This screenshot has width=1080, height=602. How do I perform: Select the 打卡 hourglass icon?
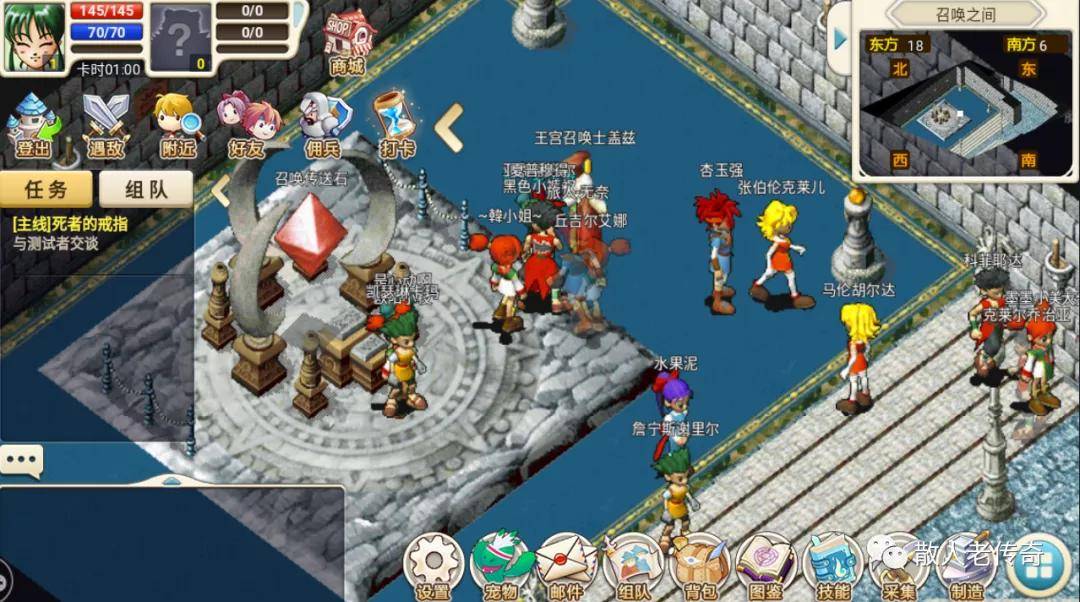point(395,125)
